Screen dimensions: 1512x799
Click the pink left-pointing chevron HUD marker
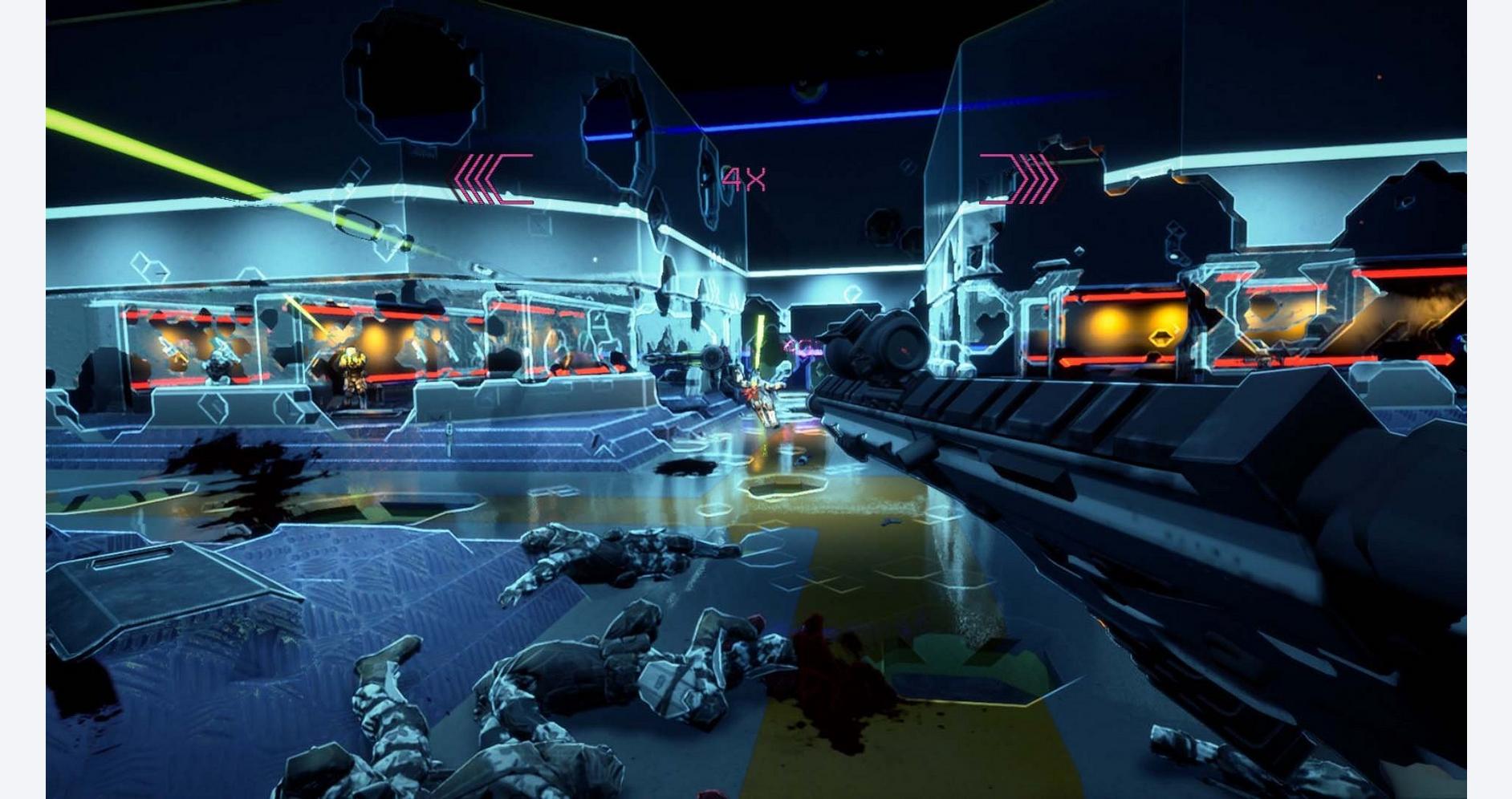491,180
